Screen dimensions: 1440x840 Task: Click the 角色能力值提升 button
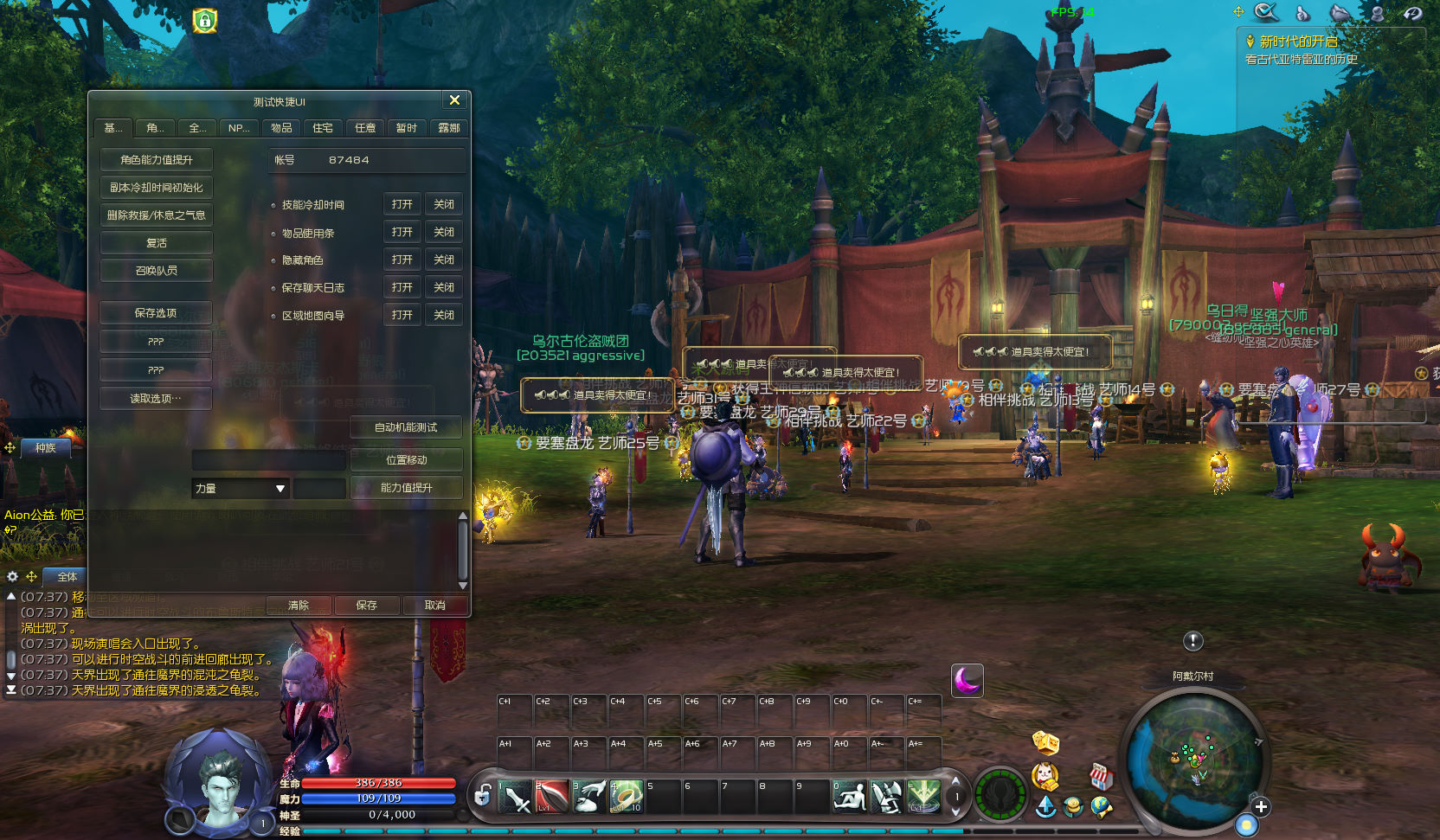click(x=157, y=160)
